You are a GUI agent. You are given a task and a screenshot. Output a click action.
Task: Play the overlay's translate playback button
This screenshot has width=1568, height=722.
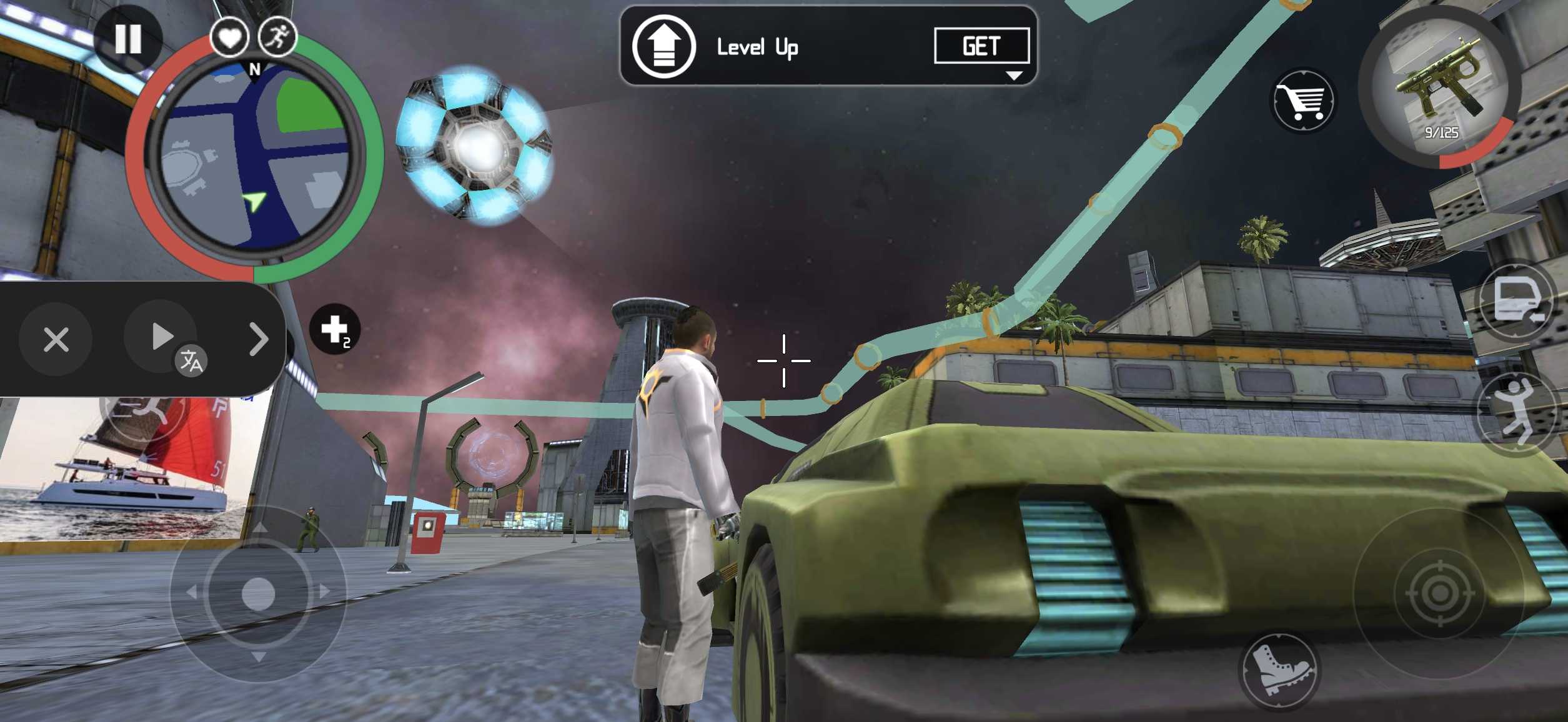(x=162, y=337)
